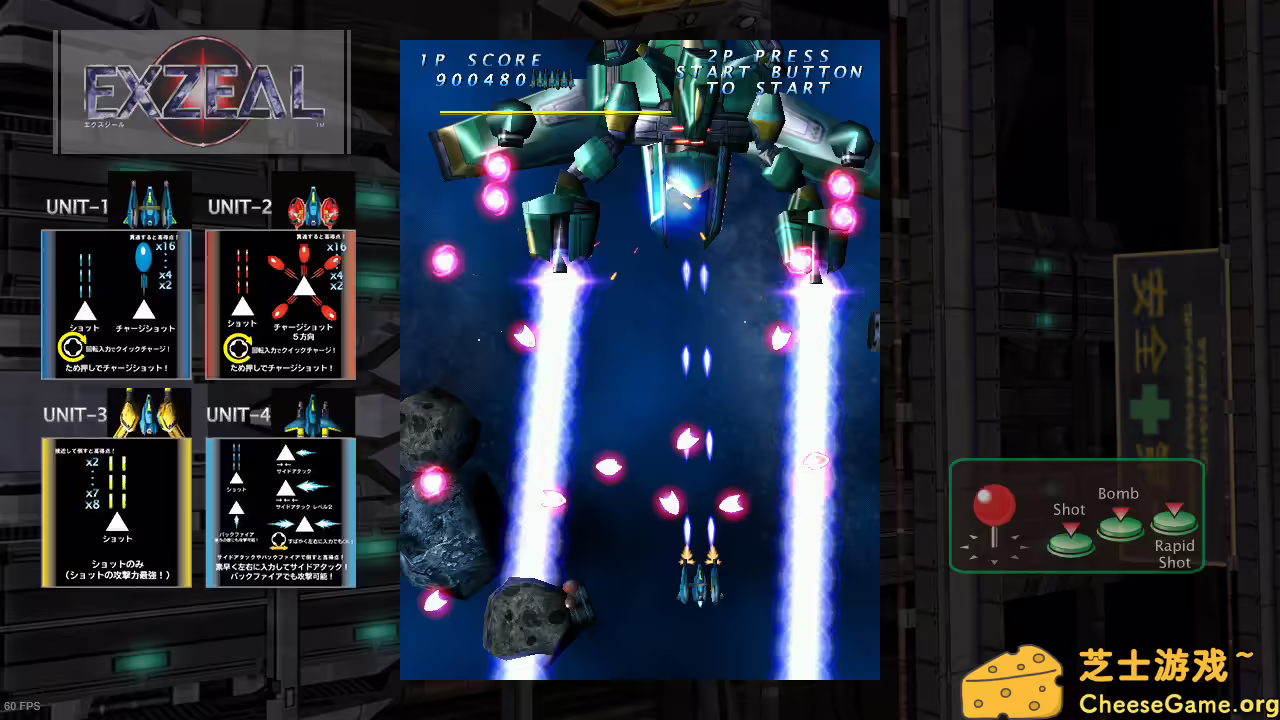Click the EXZEAL title logo
Screen dimensions: 1280x720
200,95
